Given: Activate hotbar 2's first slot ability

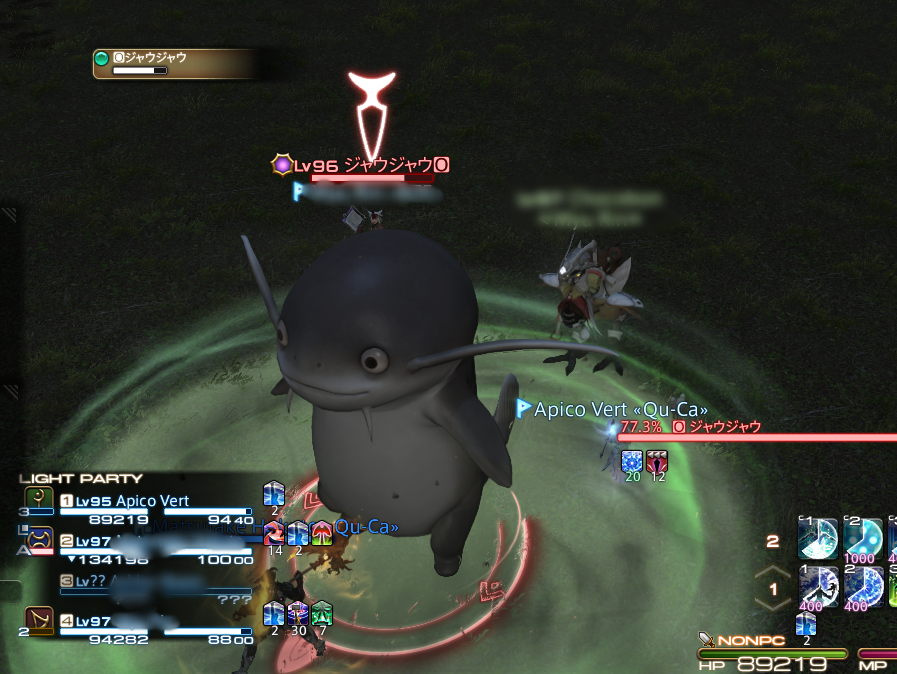Looking at the screenshot, I should click(817, 537).
